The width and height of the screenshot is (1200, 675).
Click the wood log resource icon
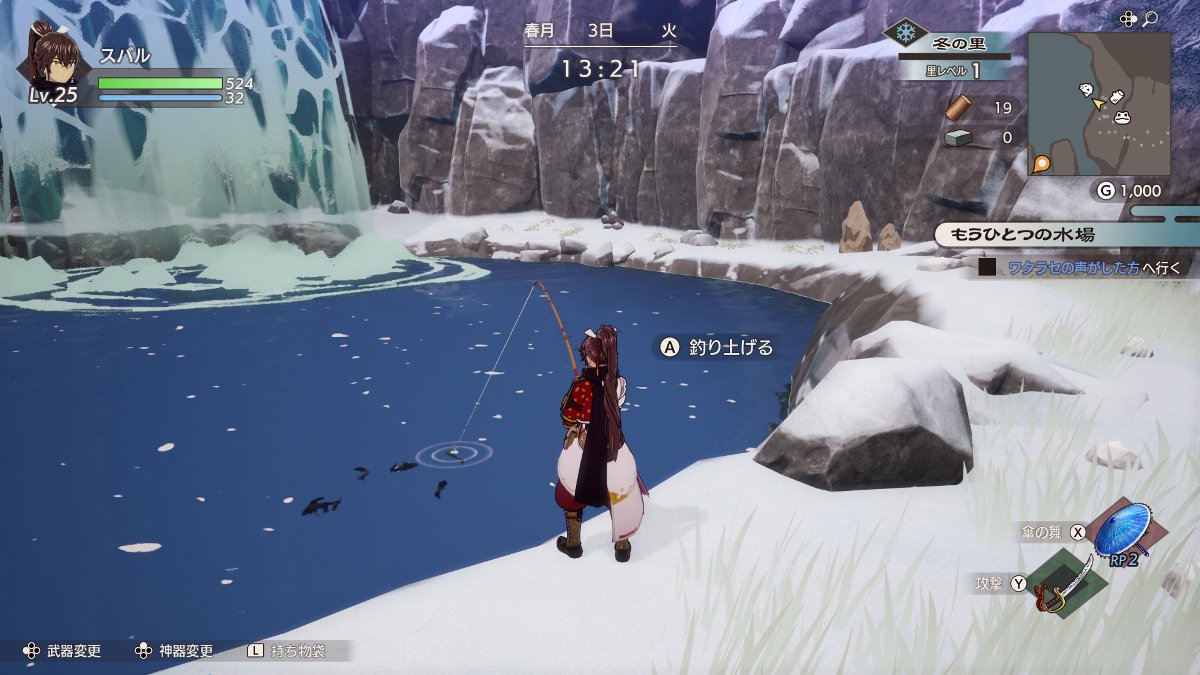coord(958,108)
